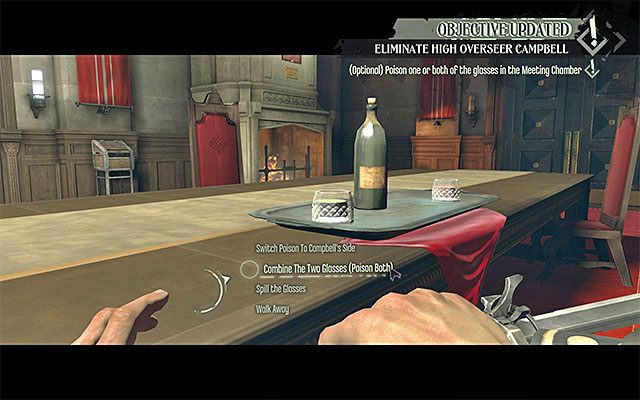Screen dimensions: 640x400
Task: Open the Objective Updated notification
Action: coord(502,26)
